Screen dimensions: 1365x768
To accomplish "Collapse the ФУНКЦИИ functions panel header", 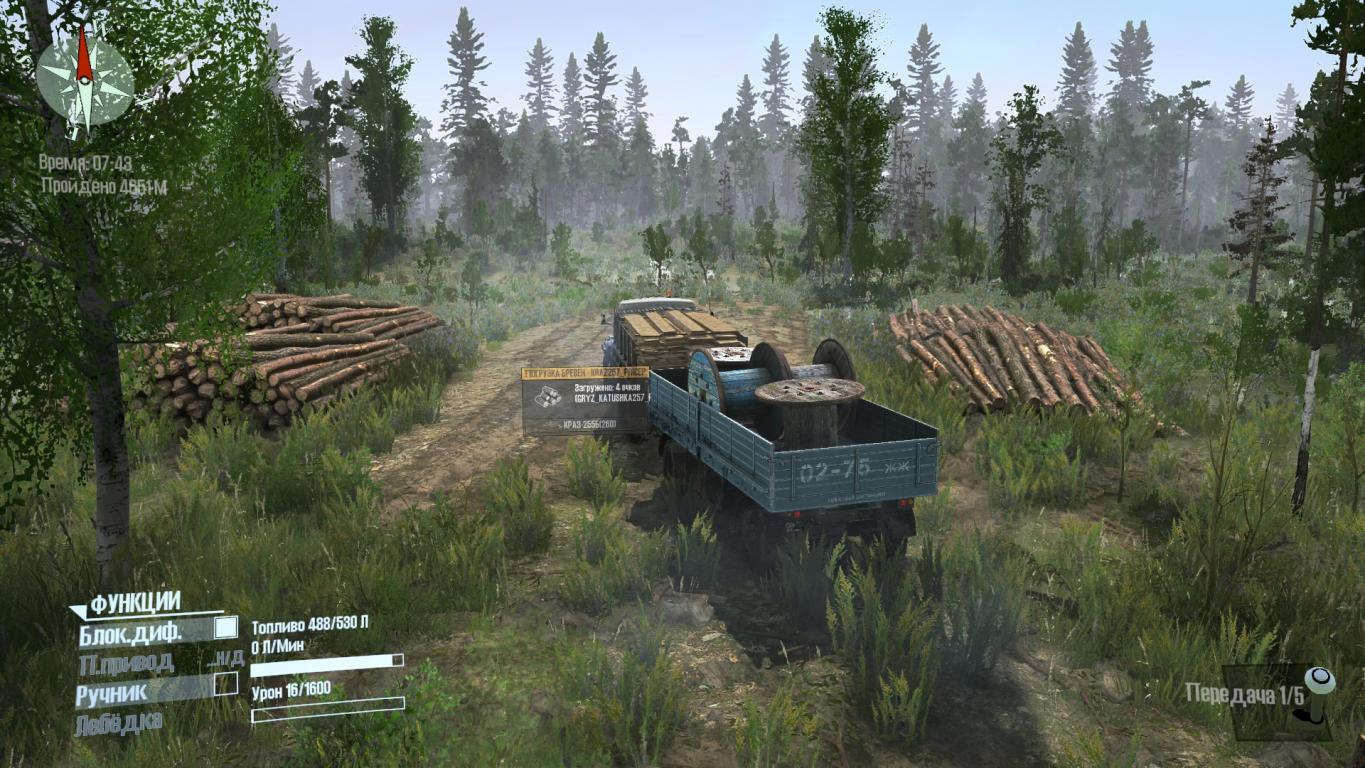I will click(x=135, y=603).
